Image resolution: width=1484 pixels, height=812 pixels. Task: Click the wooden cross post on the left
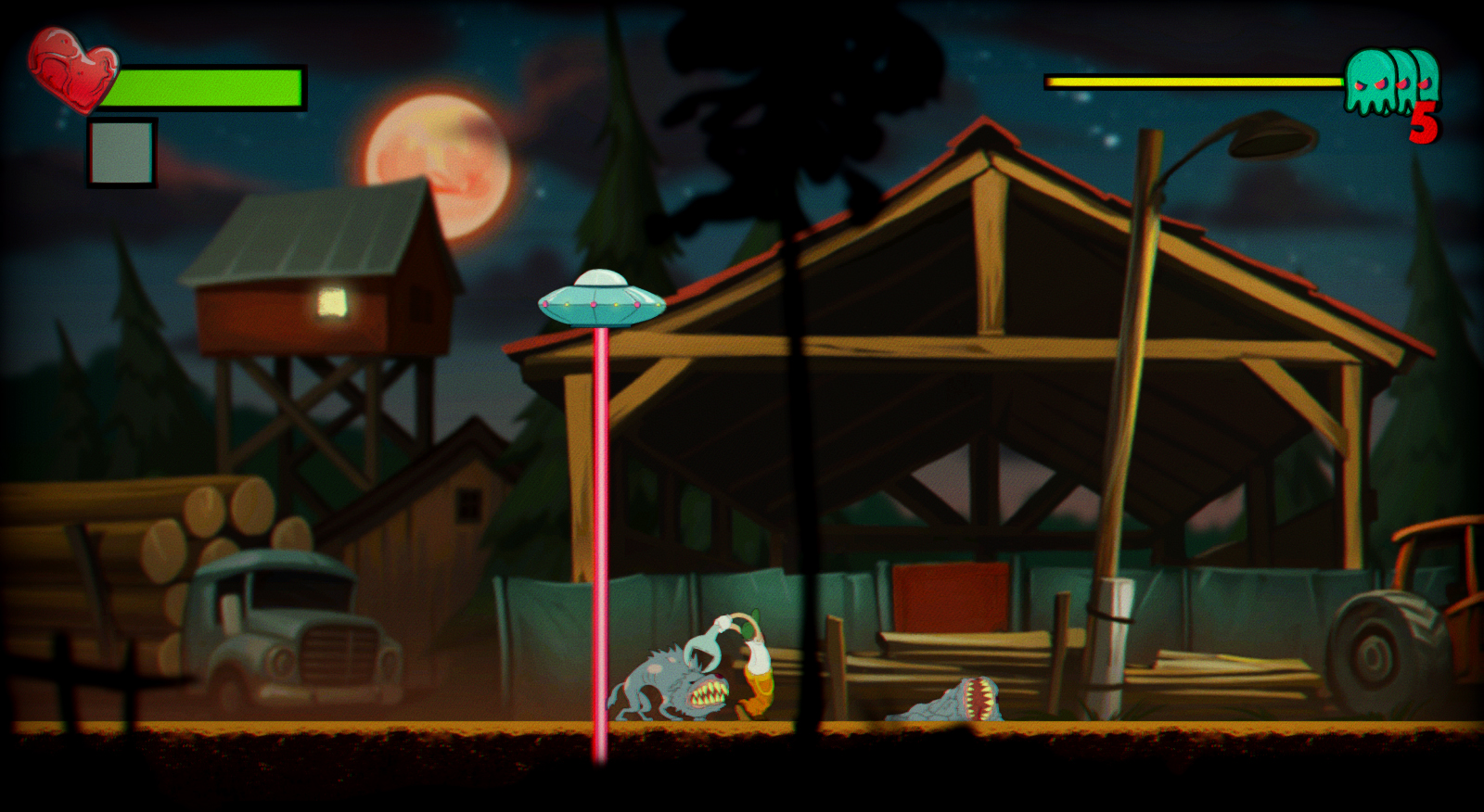(65, 677)
